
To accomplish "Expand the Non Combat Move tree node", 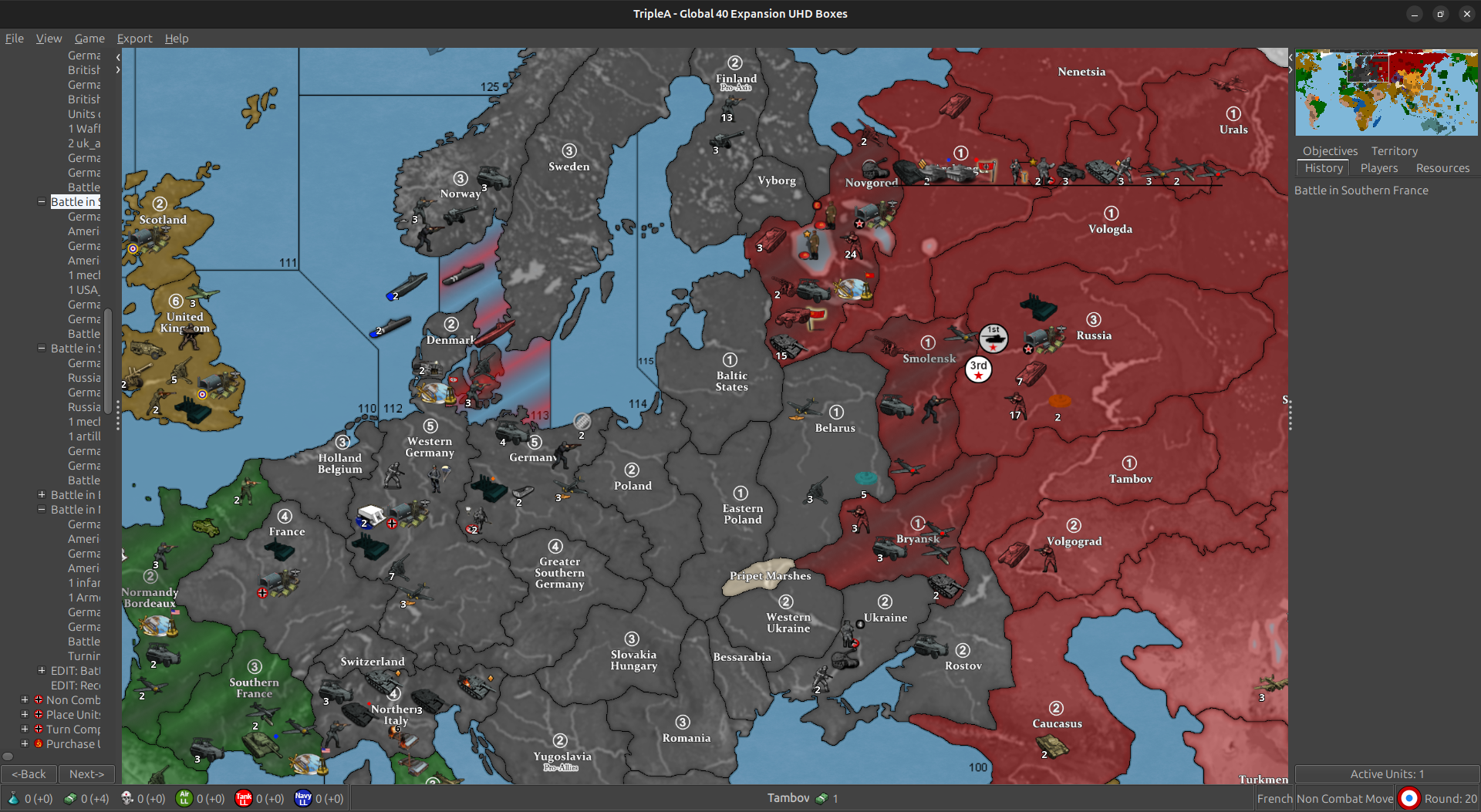I will 23,700.
